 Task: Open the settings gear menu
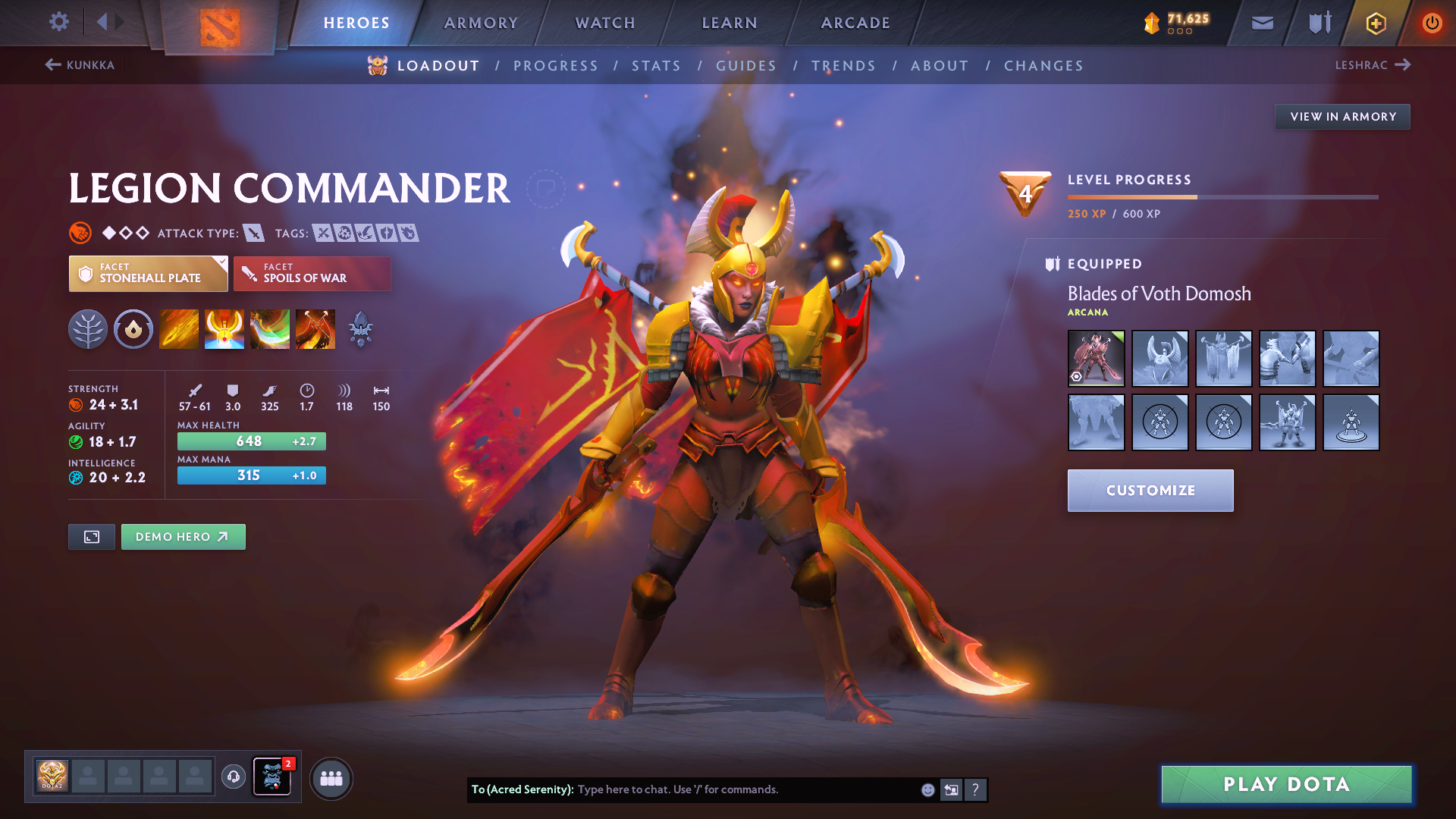[x=58, y=22]
